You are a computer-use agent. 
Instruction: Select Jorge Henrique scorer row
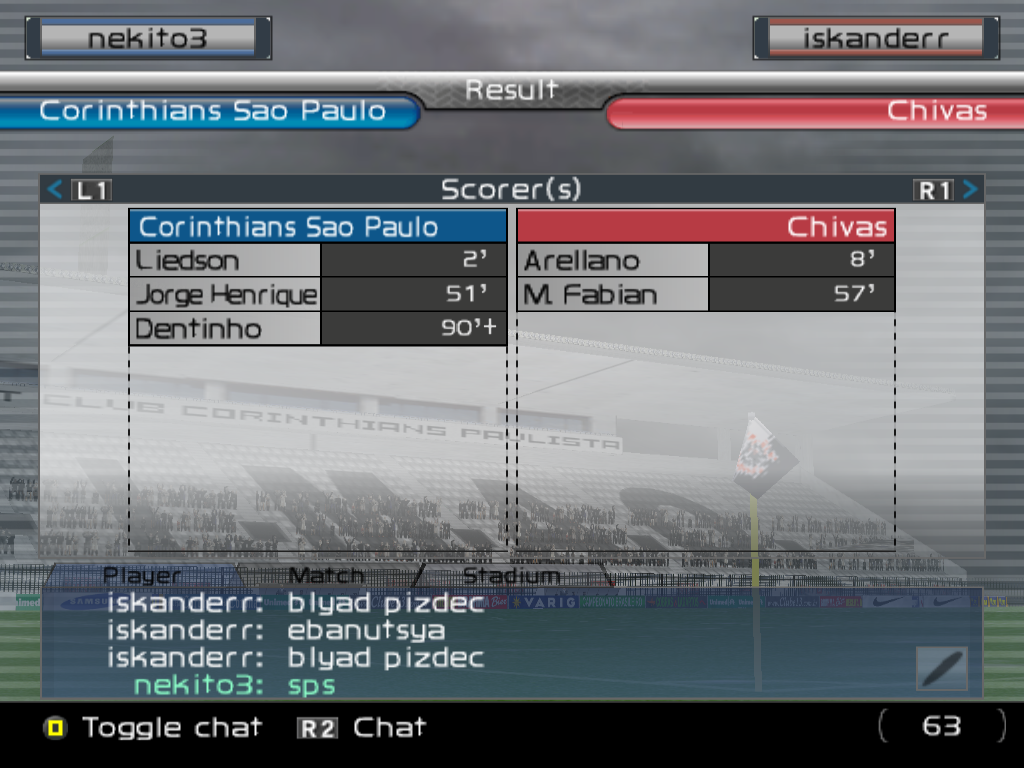[x=318, y=295]
